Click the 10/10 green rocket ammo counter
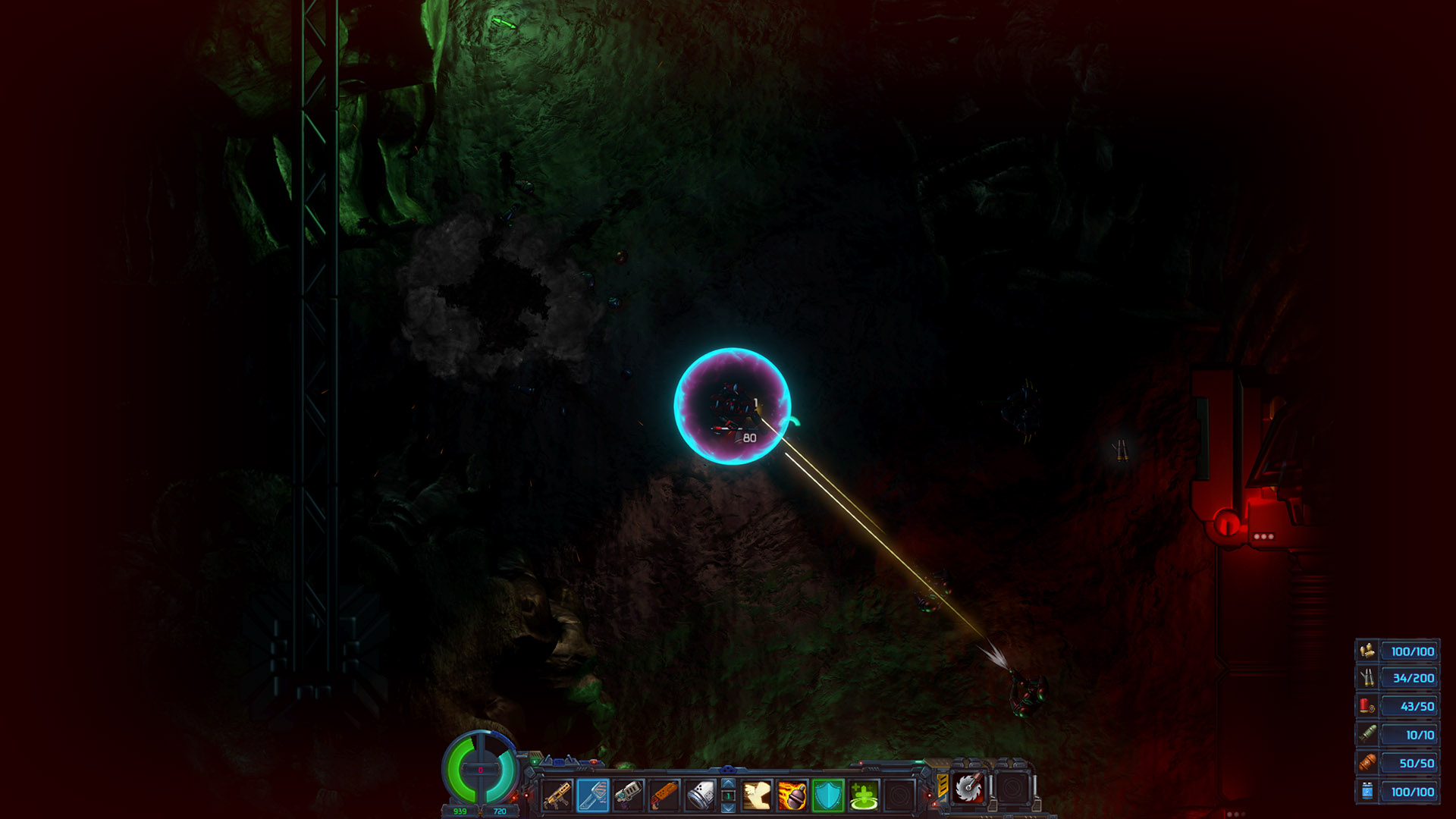Image resolution: width=1456 pixels, height=819 pixels. point(1409,735)
